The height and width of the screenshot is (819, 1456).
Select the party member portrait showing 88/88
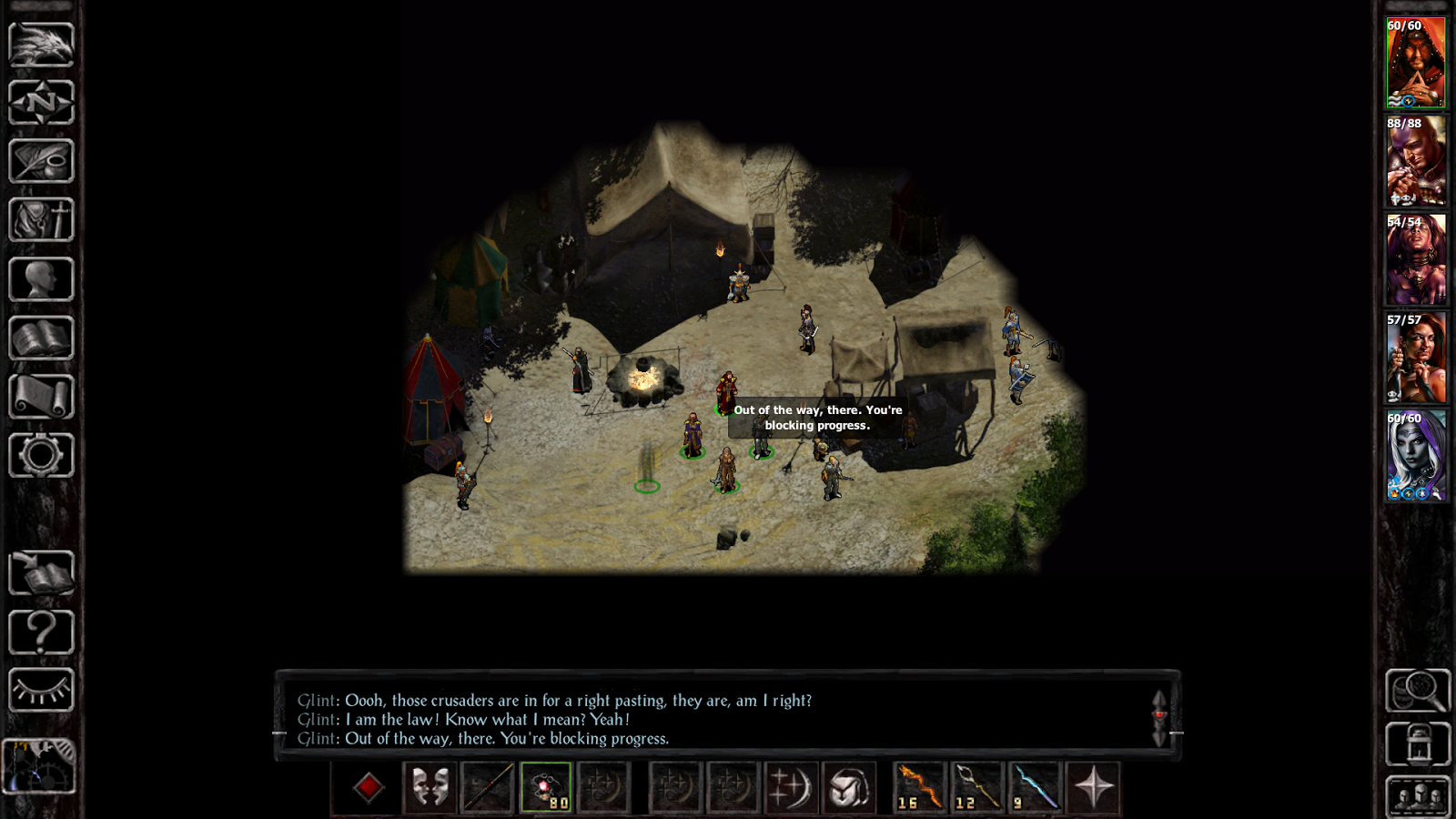pyautogui.click(x=1414, y=162)
